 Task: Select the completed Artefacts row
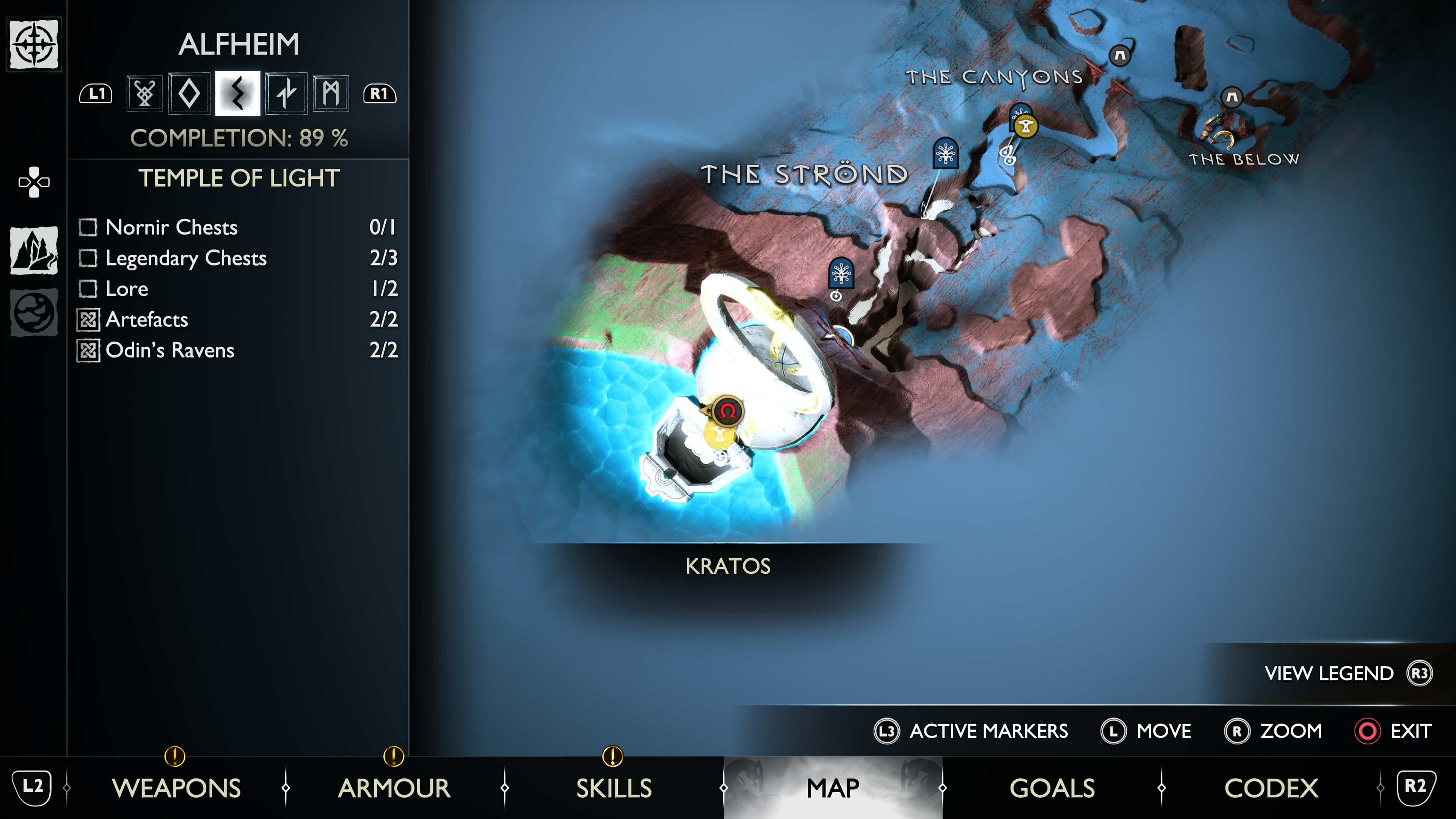(x=237, y=319)
